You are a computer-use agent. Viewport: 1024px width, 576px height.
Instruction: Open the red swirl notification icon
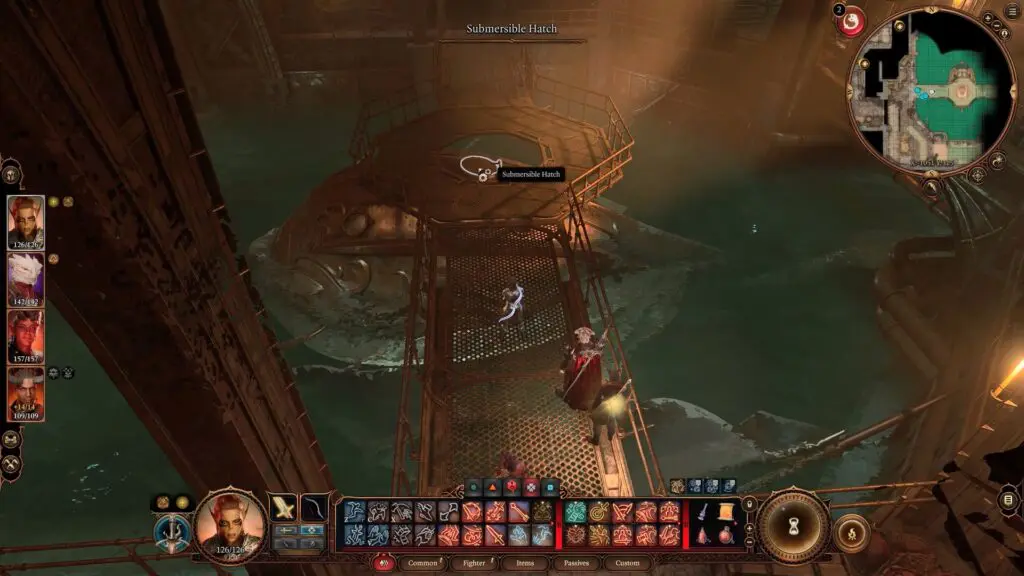(x=851, y=21)
